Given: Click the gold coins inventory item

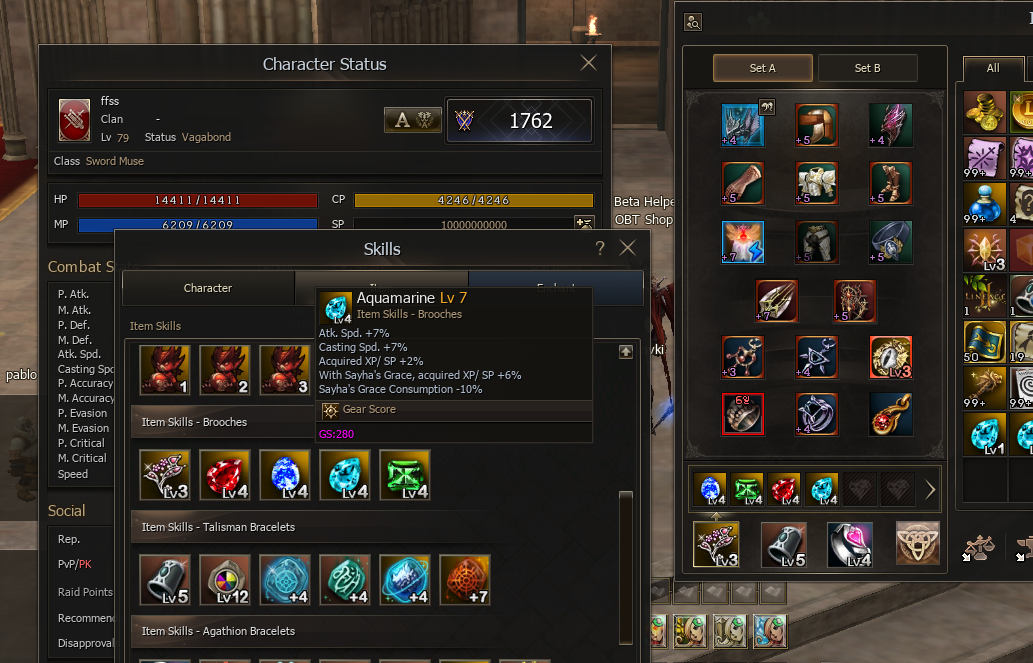Looking at the screenshot, I should [985, 111].
